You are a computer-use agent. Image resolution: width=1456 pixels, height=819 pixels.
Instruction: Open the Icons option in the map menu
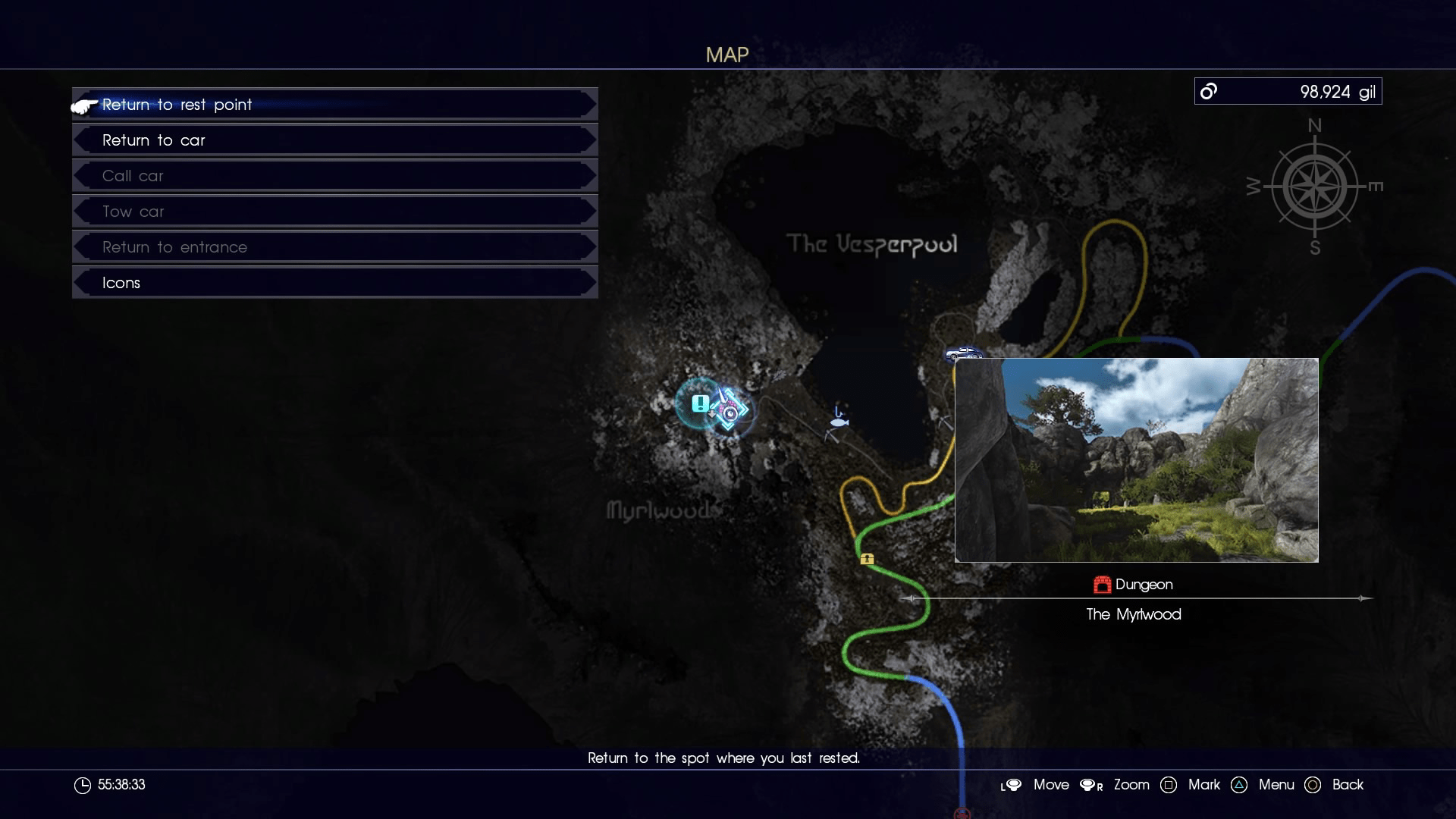(x=334, y=282)
